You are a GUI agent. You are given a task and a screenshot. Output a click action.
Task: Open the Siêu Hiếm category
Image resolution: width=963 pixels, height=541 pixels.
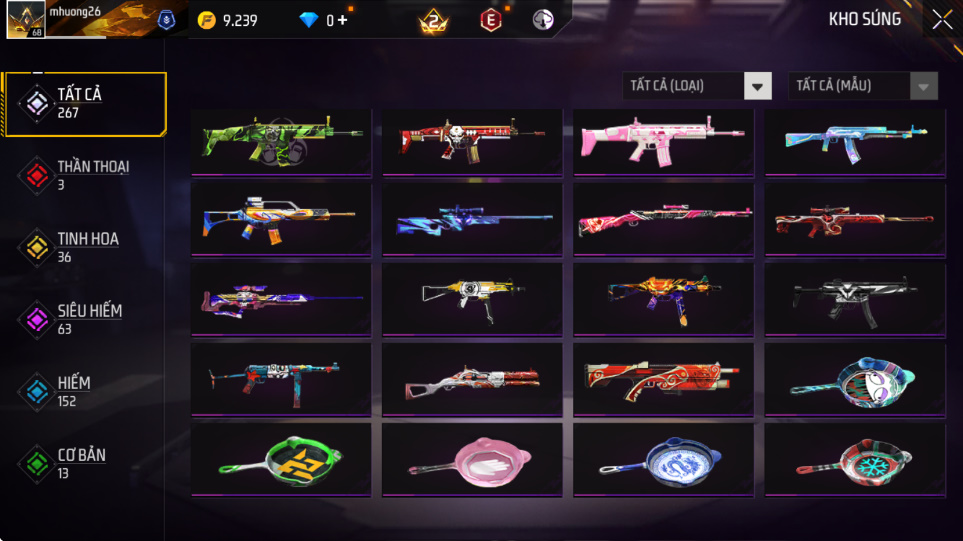click(x=84, y=318)
